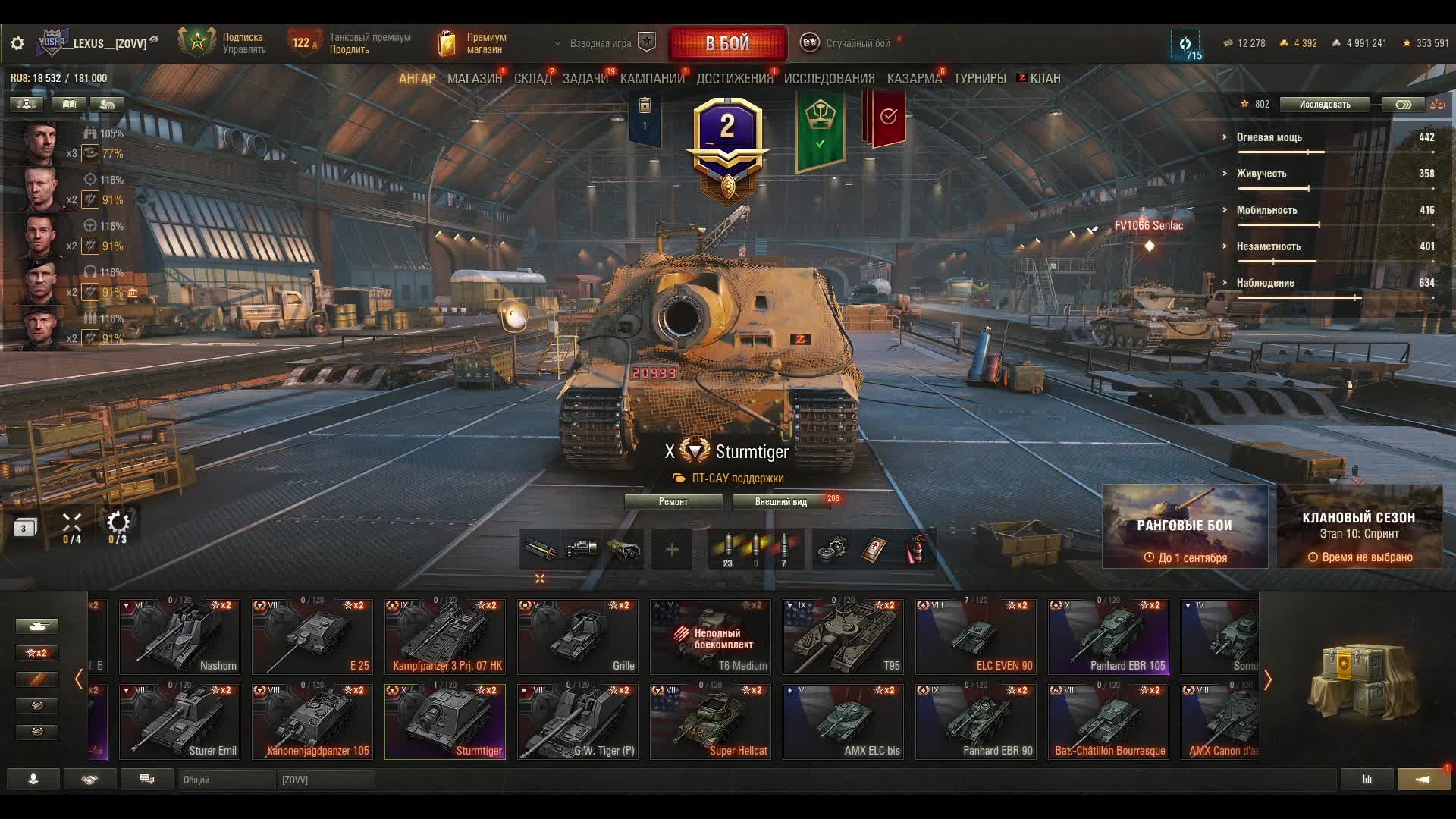Click the Общий chat channel tab
Viewport: 1456px width, 819px height.
226,780
